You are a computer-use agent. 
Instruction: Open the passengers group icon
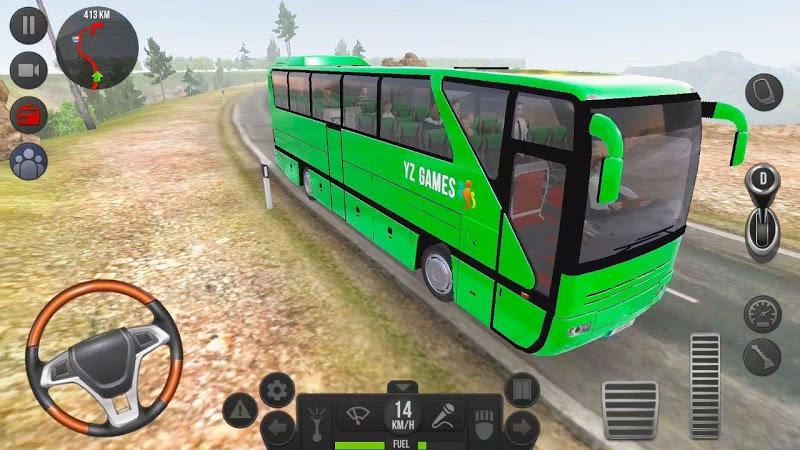click(x=29, y=160)
